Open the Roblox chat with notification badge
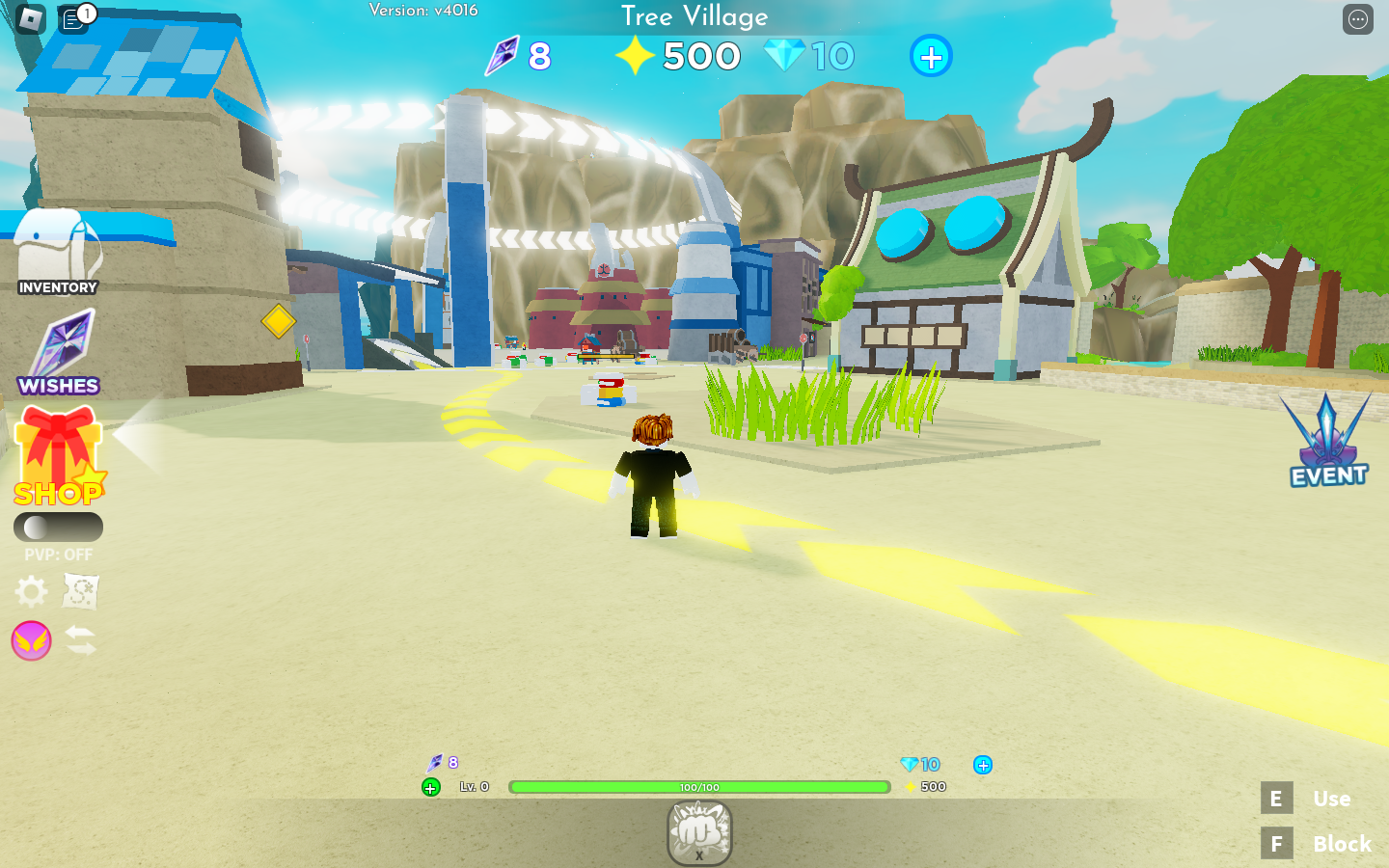This screenshot has width=1389, height=868. click(x=73, y=18)
